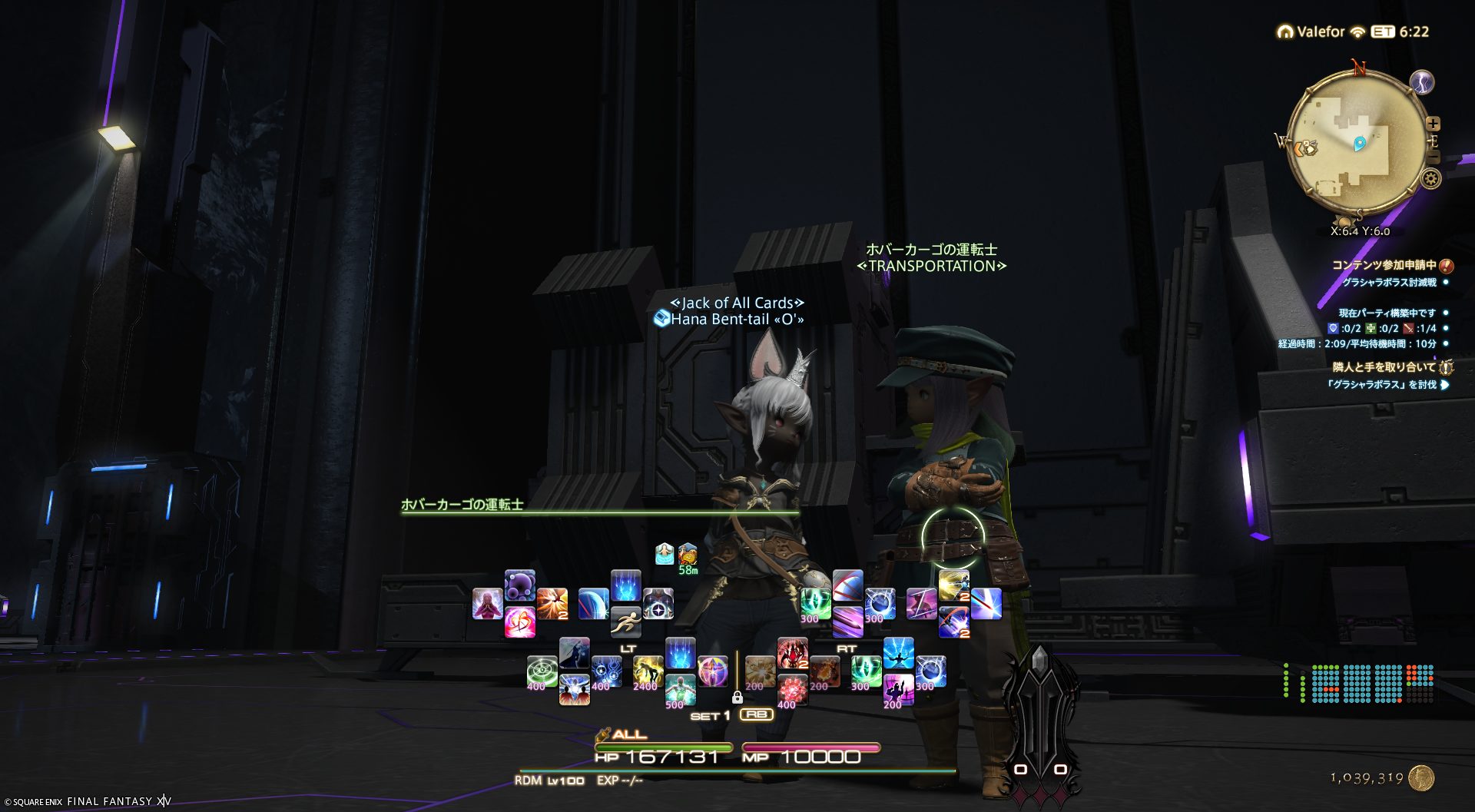This screenshot has width=1475, height=812.
Task: Use the green healing figure 500 spell
Action: click(x=680, y=690)
